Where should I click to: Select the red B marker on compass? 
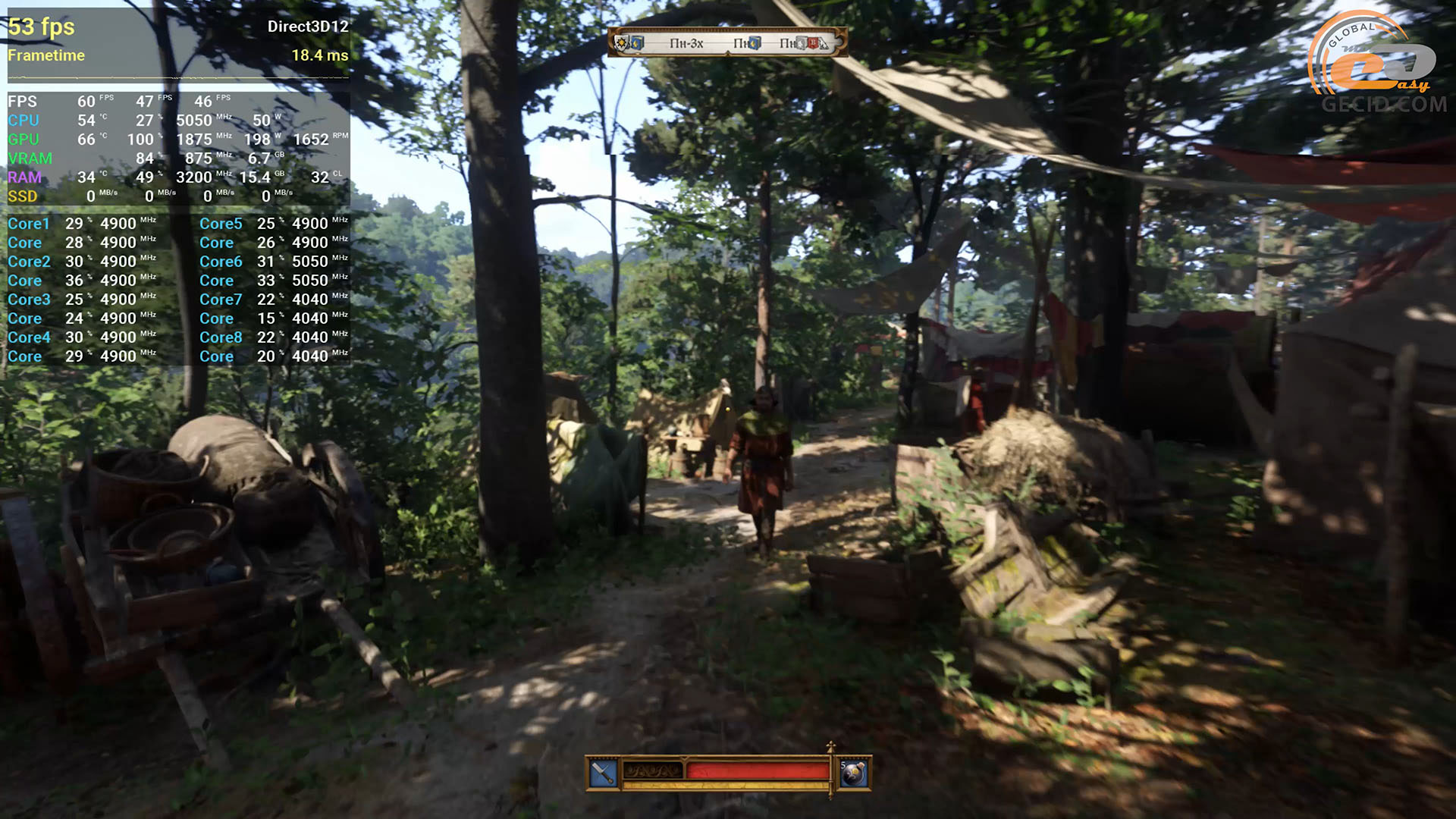tap(812, 43)
